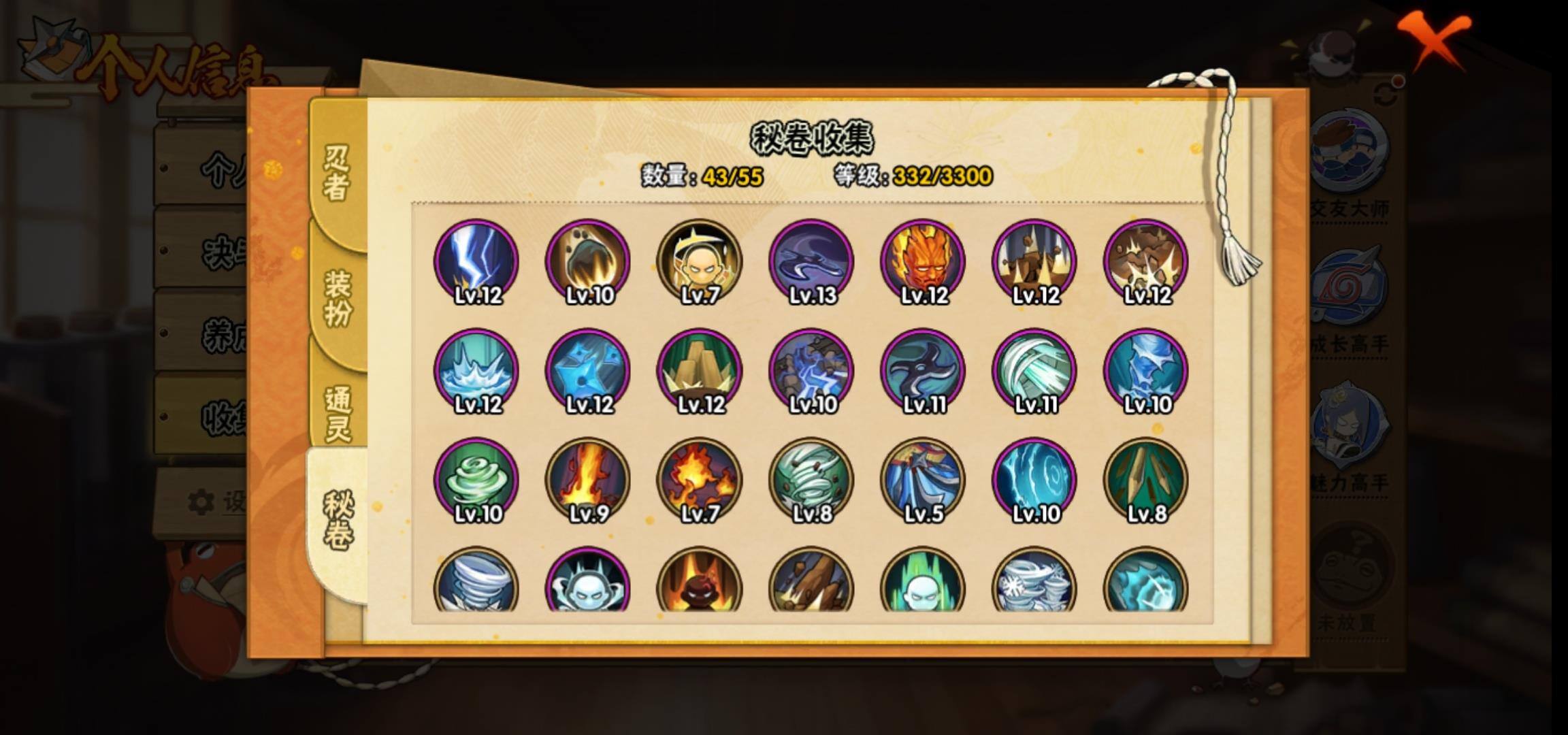Select the wooden stakes scroll Lv.8

click(x=1146, y=480)
